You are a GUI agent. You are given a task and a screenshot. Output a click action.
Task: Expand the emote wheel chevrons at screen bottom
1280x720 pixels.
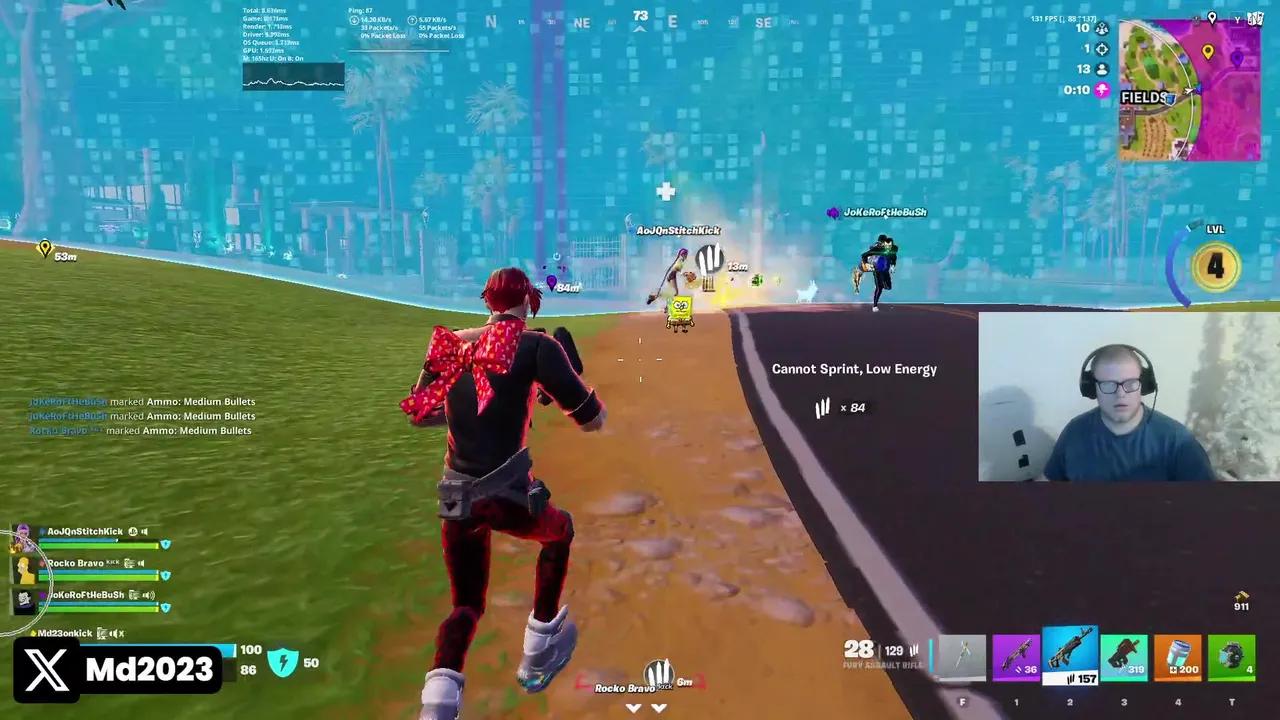coord(645,707)
